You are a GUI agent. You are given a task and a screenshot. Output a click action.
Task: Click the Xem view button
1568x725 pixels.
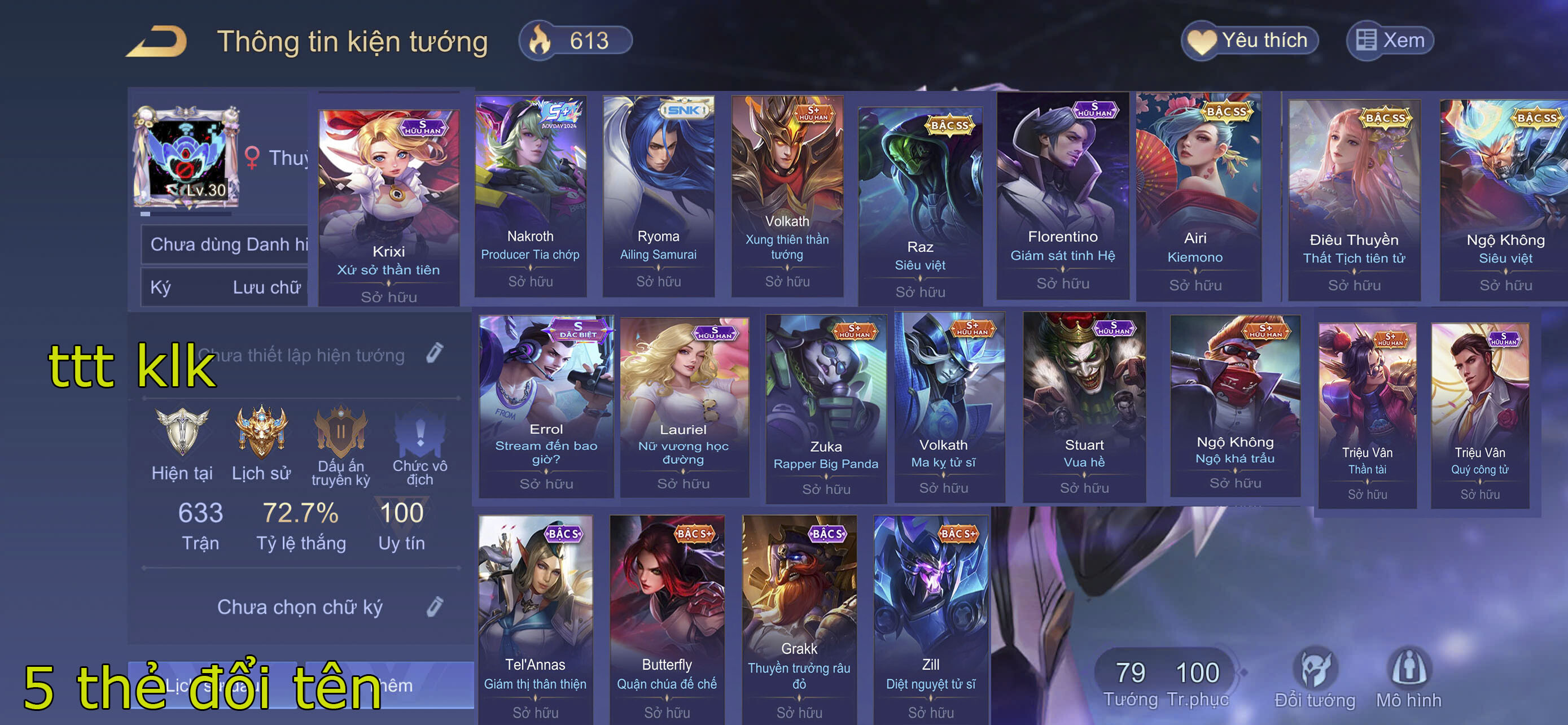click(x=1390, y=41)
